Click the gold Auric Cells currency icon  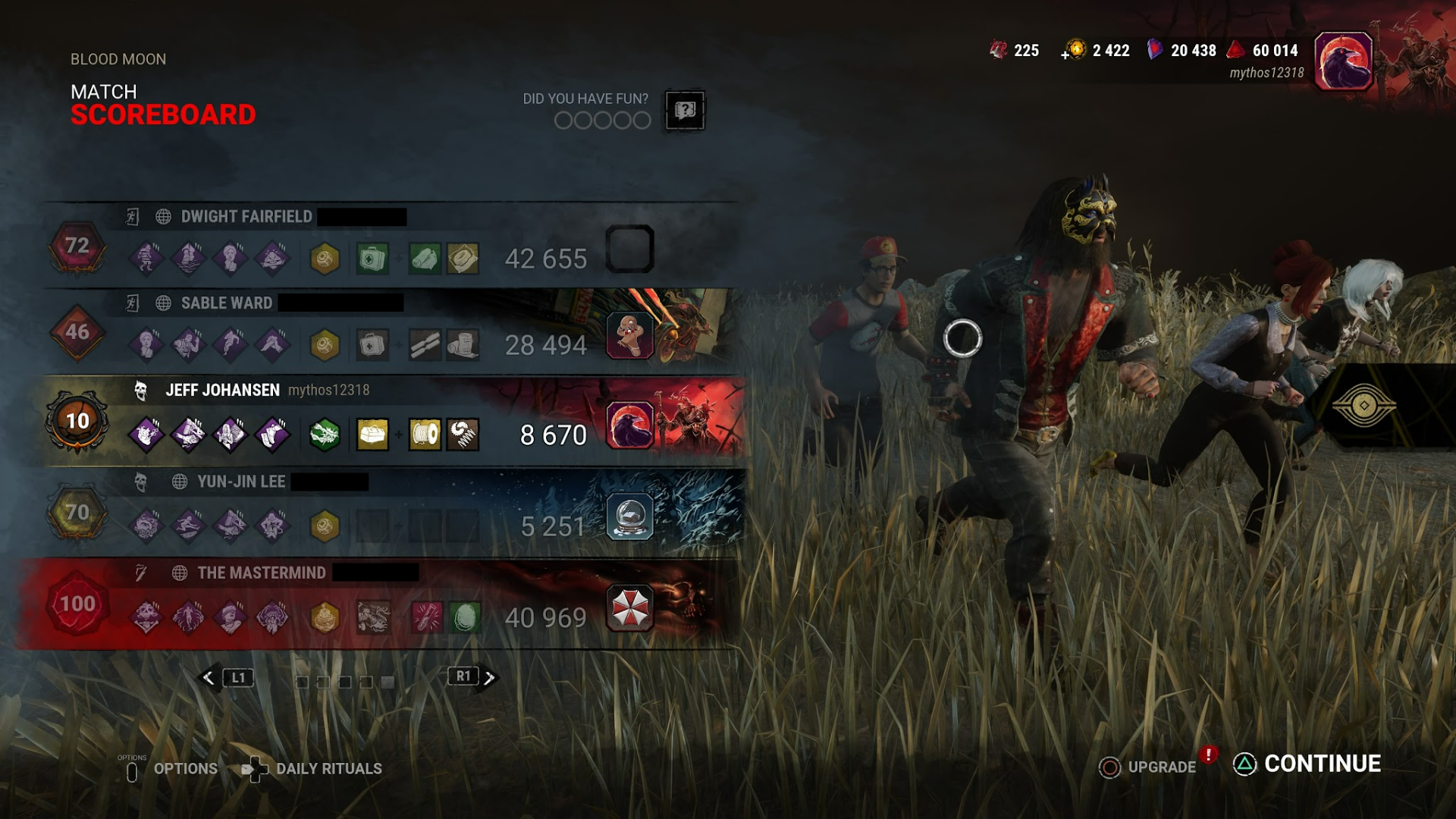click(1078, 50)
